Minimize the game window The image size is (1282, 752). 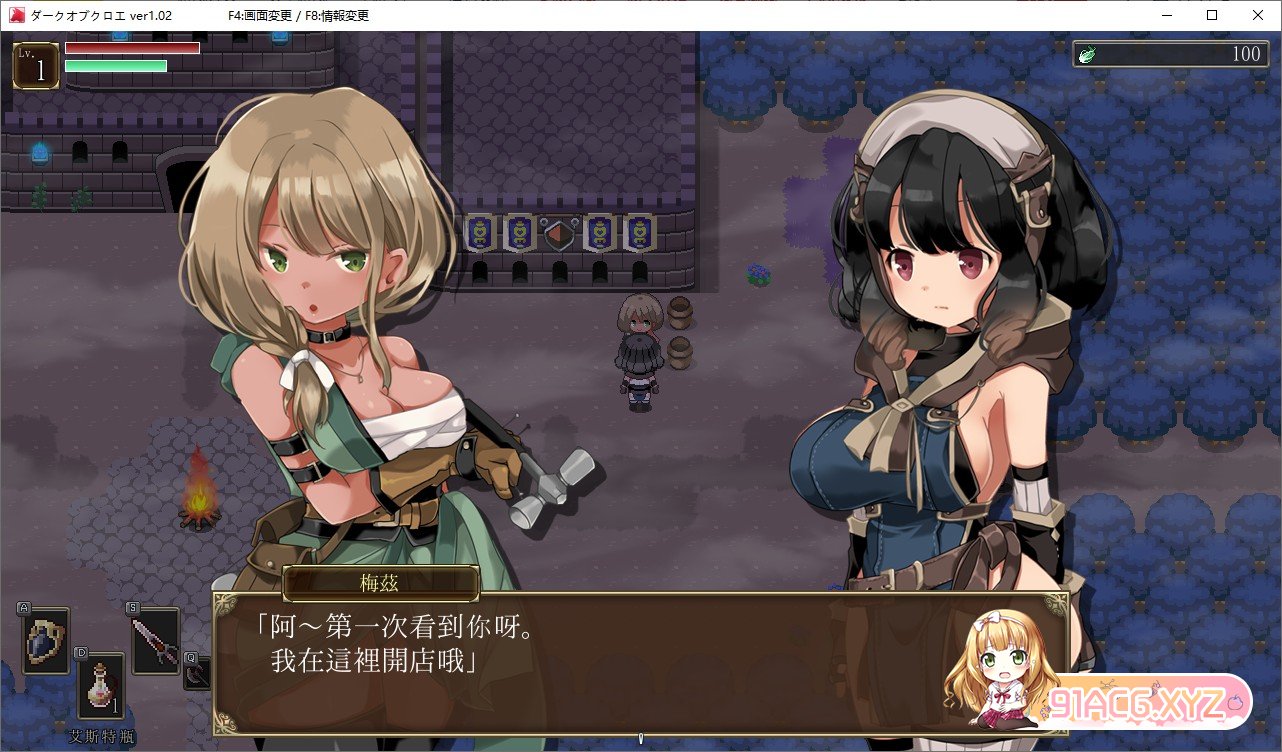1166,15
